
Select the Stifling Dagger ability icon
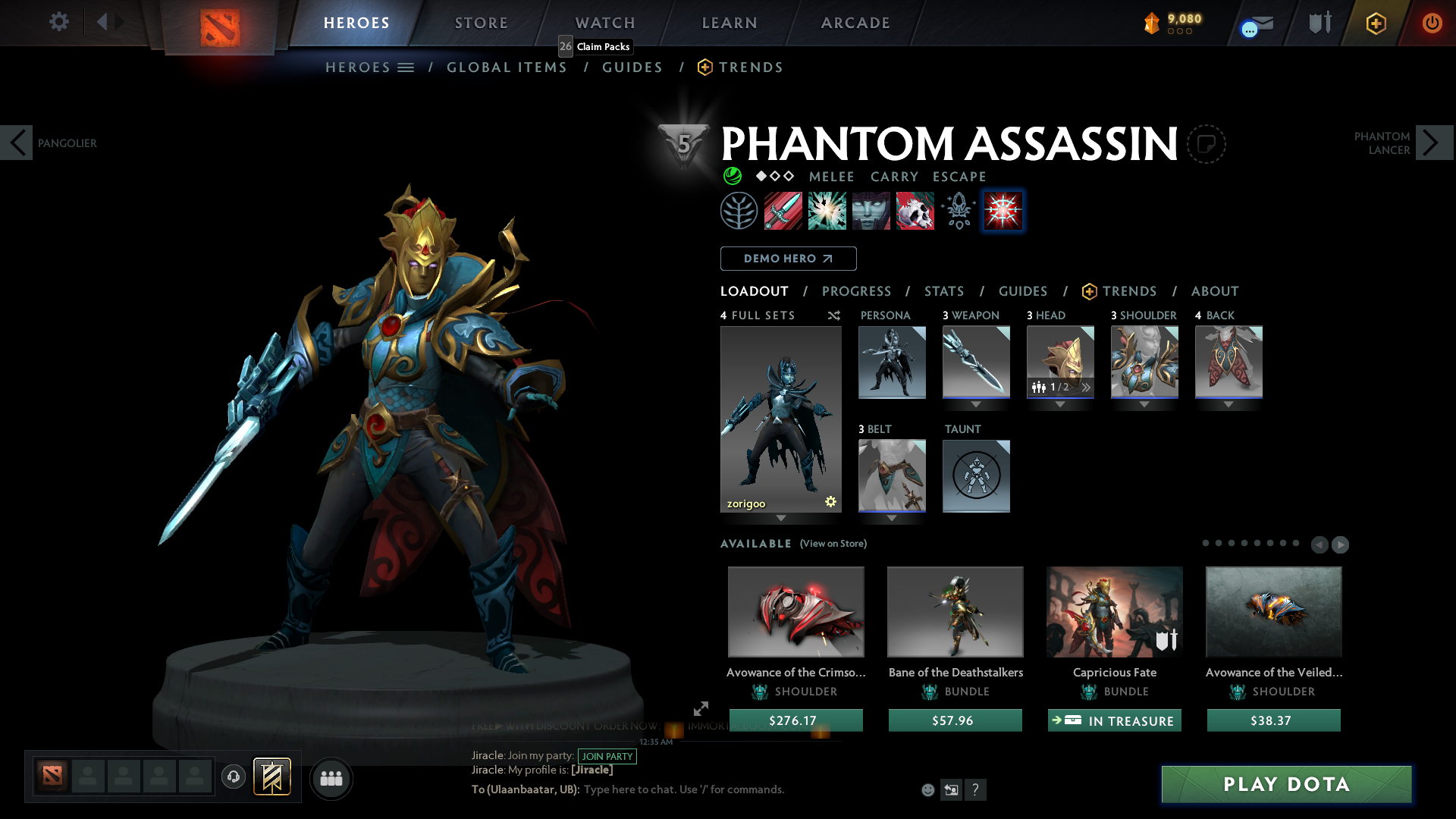(783, 211)
